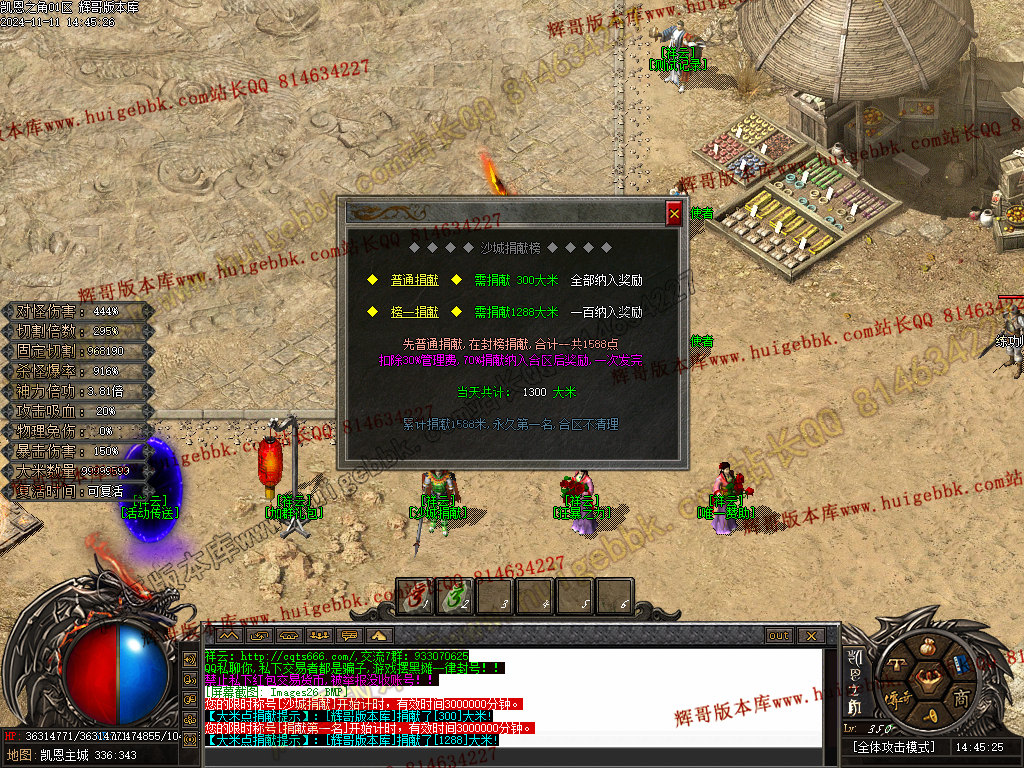The width and height of the screenshot is (1024, 768).
Task: Click the speech-bubble chat toolbar button
Action: (350, 636)
